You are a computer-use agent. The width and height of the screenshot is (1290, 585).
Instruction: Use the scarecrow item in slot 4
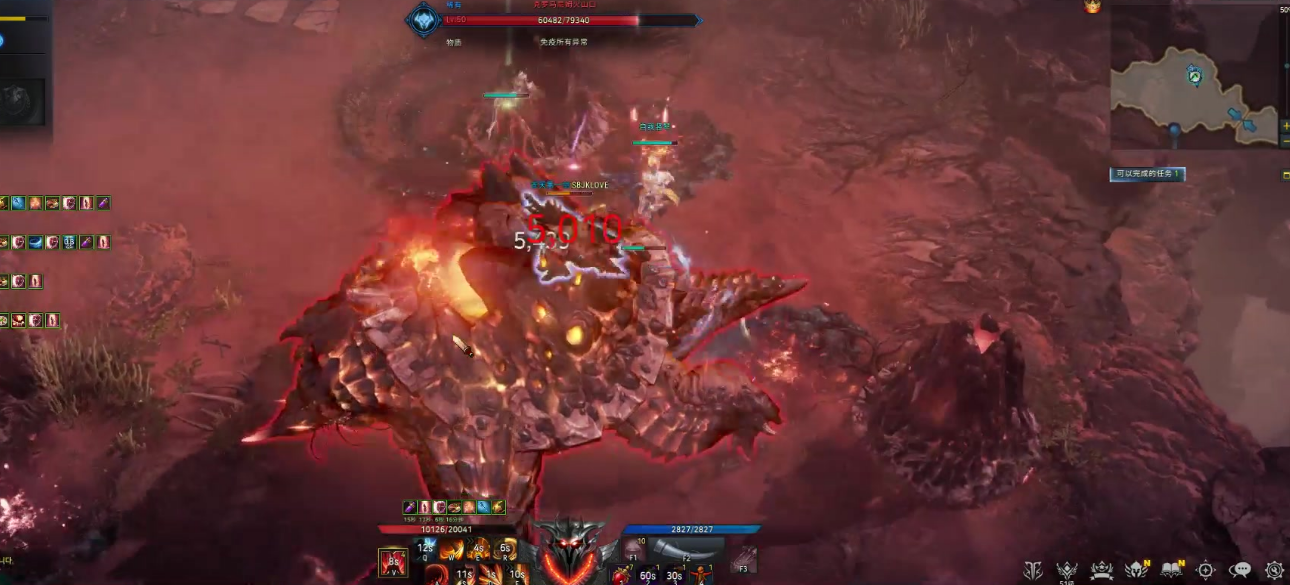[x=701, y=576]
